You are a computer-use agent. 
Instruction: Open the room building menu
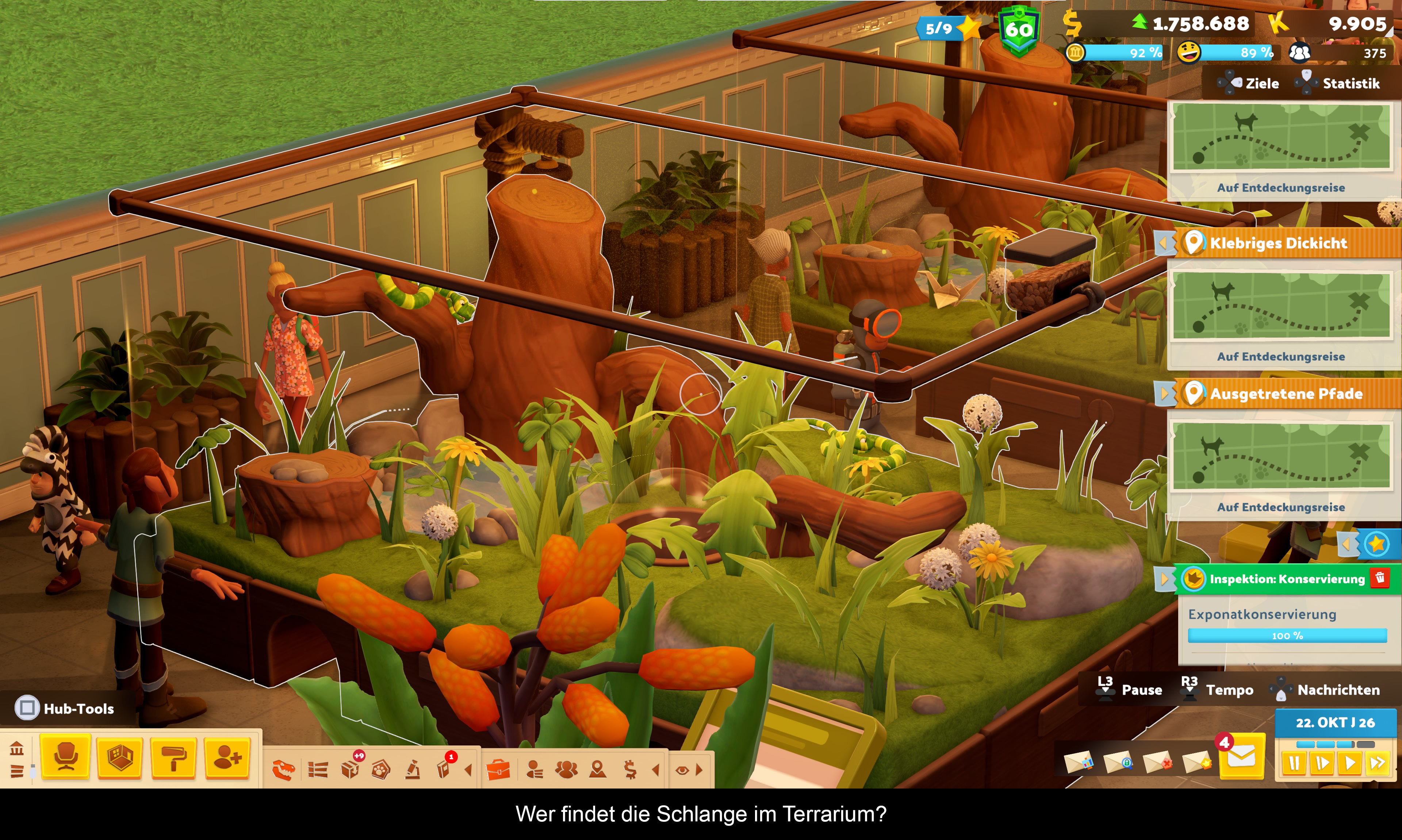click(119, 757)
